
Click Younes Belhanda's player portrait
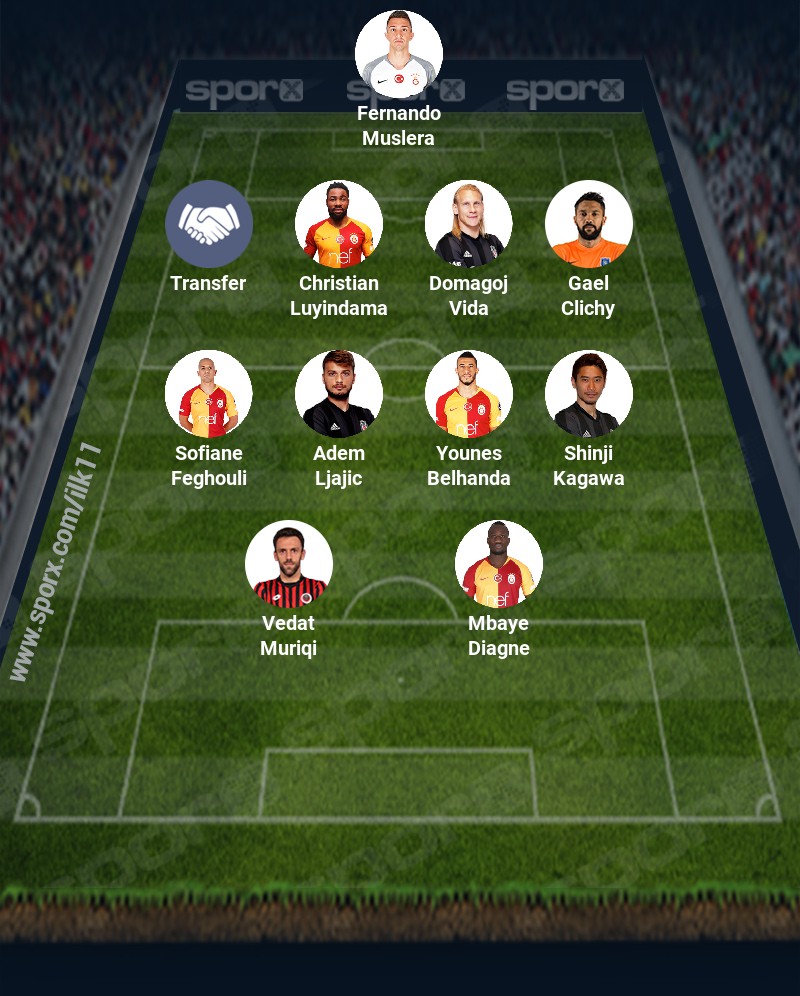click(x=469, y=394)
